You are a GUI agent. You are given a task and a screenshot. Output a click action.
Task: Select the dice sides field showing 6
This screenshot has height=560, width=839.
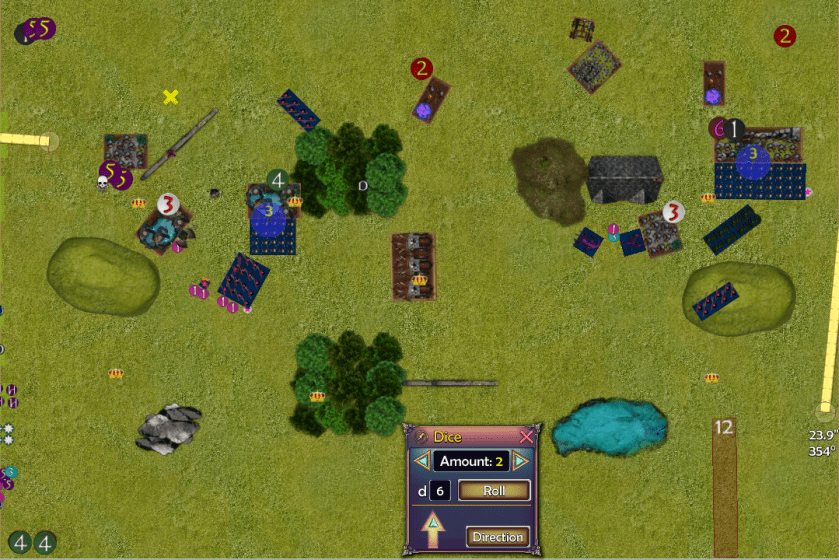[x=441, y=490]
